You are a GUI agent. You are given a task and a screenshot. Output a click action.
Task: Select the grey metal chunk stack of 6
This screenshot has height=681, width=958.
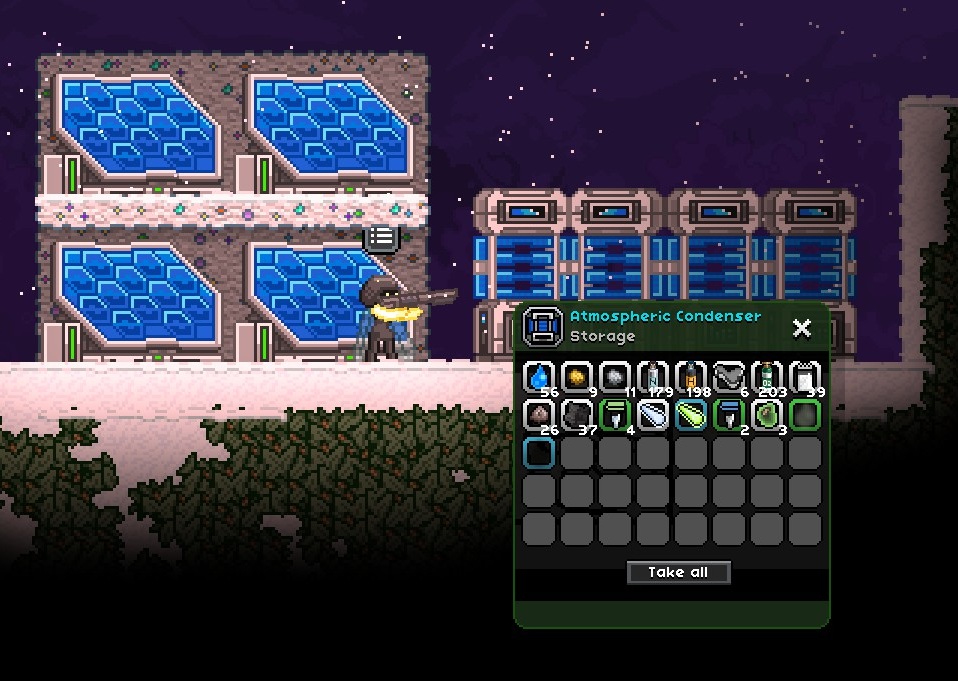[x=729, y=378]
